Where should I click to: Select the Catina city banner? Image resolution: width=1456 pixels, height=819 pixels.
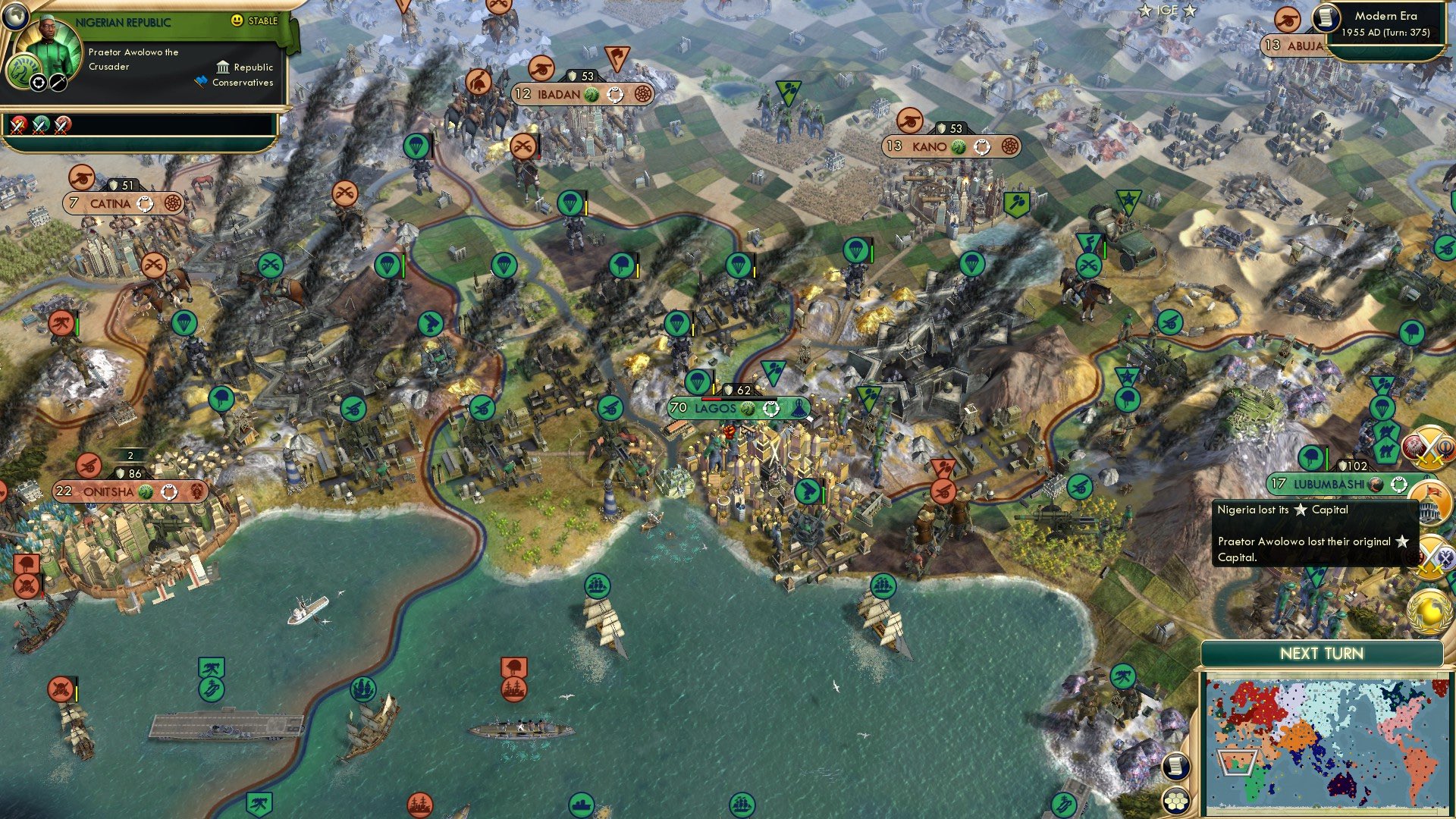pos(110,204)
